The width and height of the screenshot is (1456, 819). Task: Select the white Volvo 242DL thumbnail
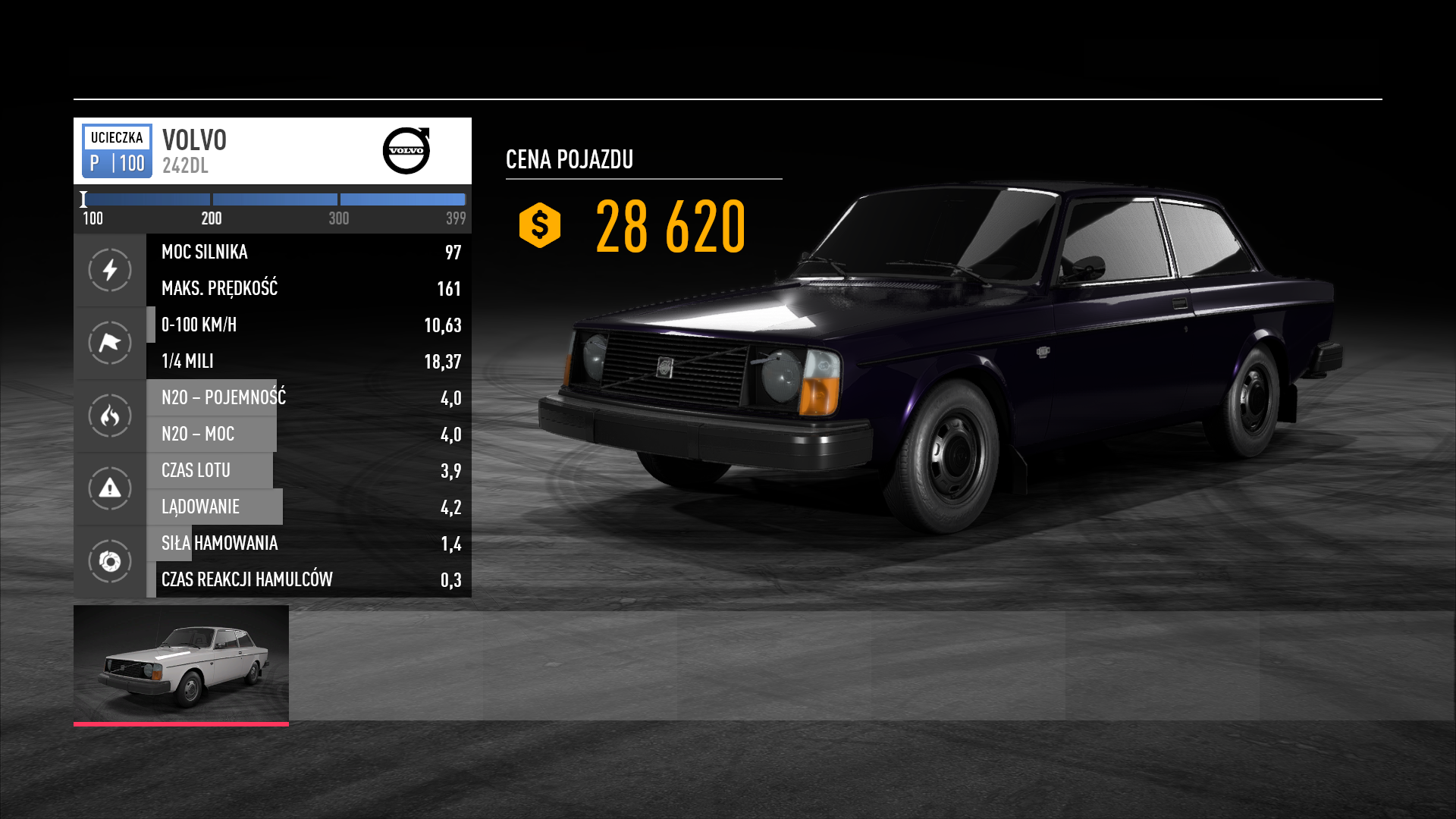click(181, 664)
